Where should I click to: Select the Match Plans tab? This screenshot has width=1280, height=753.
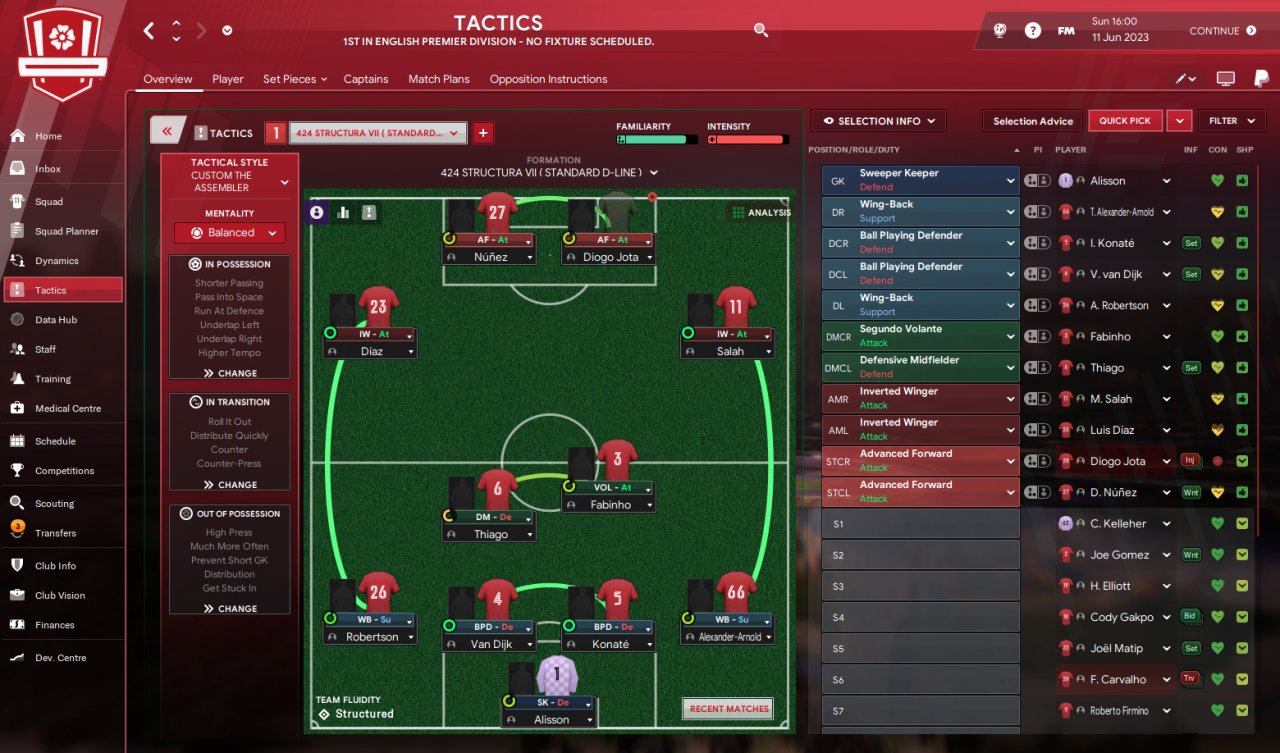click(x=438, y=79)
